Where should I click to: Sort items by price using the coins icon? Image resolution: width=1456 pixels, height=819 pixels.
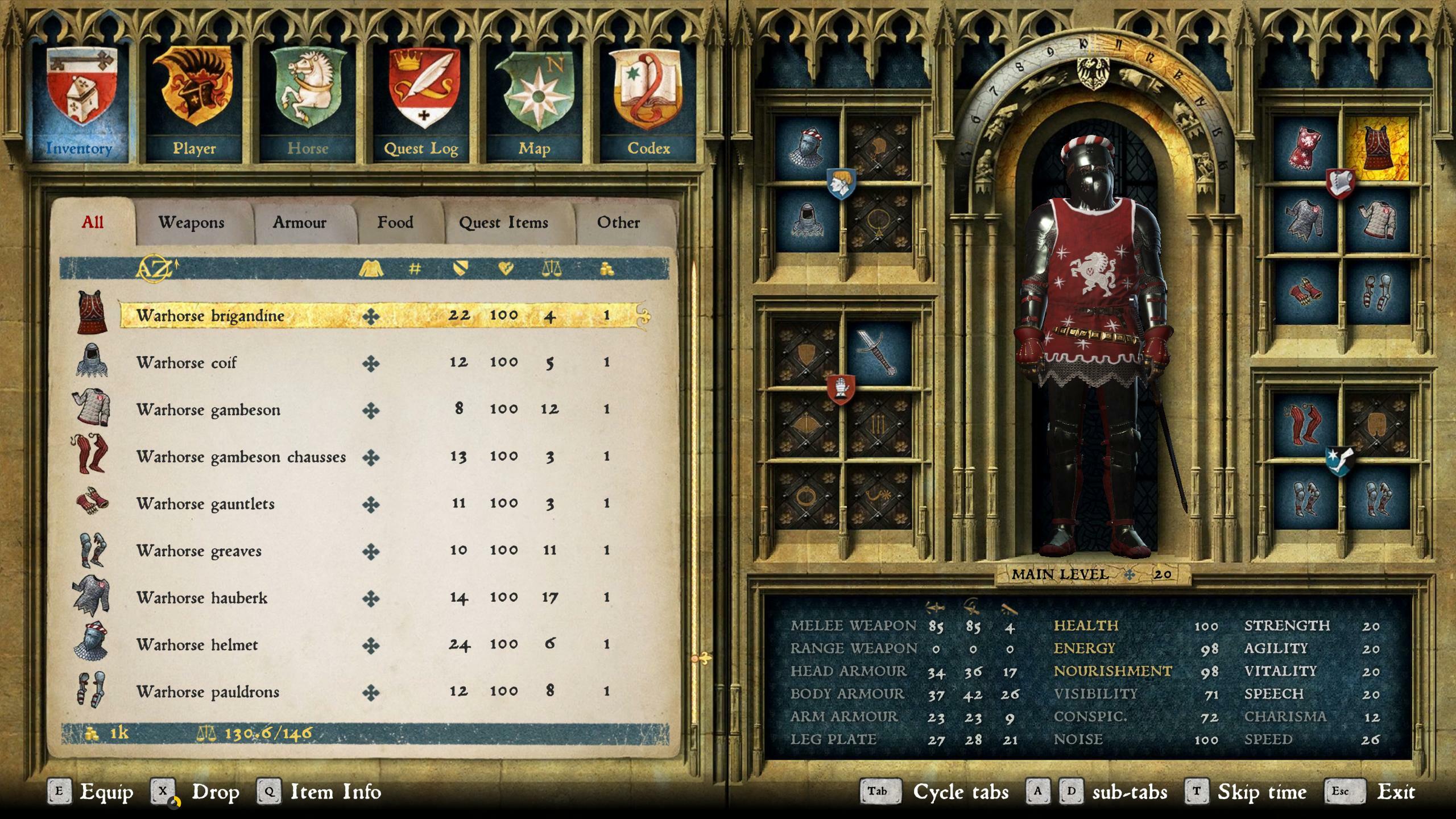(x=606, y=269)
